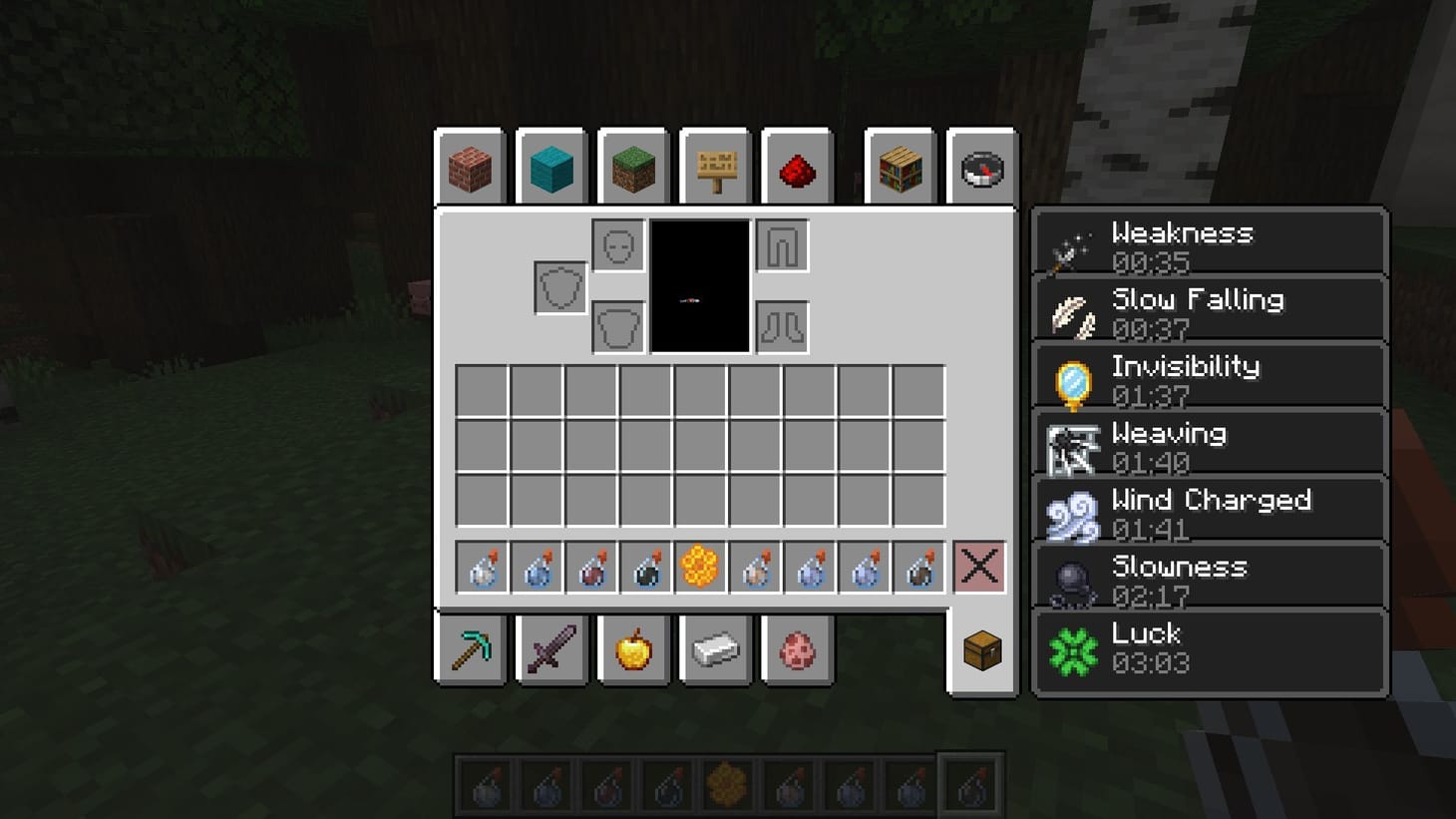
Task: Open the Natural Blocks grass block tab
Action: click(x=632, y=168)
